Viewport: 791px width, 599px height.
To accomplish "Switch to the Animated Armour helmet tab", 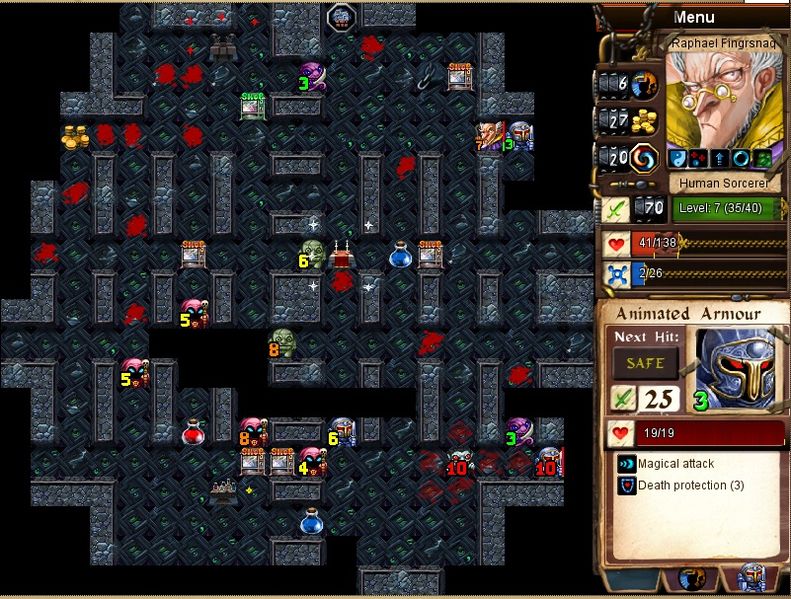I will tap(751, 579).
